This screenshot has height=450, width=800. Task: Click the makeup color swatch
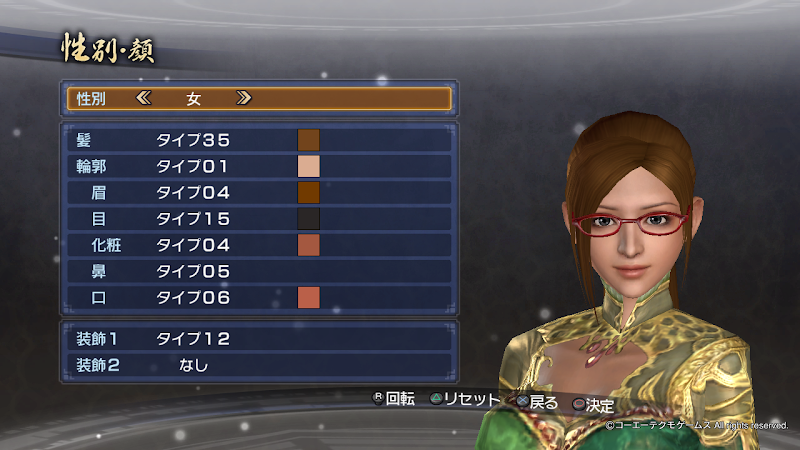308,245
